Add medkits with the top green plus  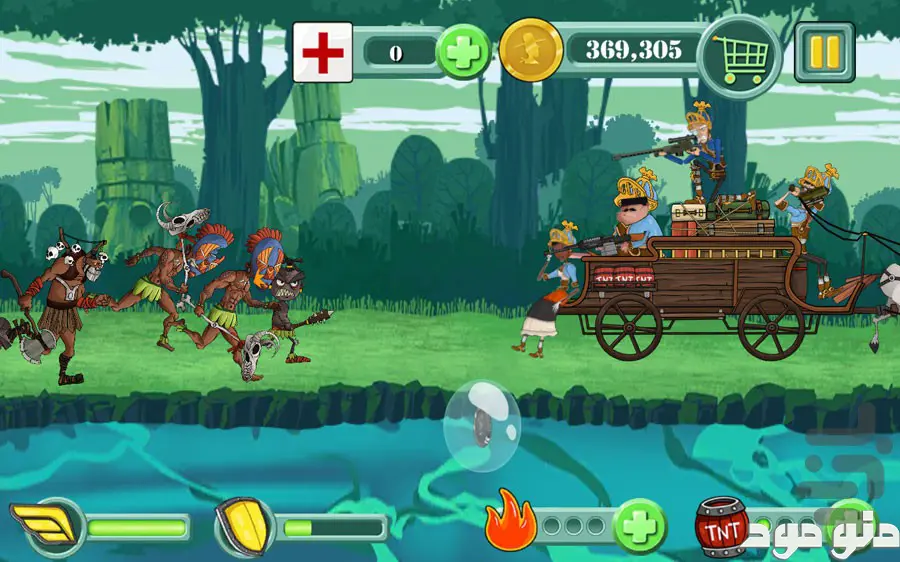click(x=464, y=51)
